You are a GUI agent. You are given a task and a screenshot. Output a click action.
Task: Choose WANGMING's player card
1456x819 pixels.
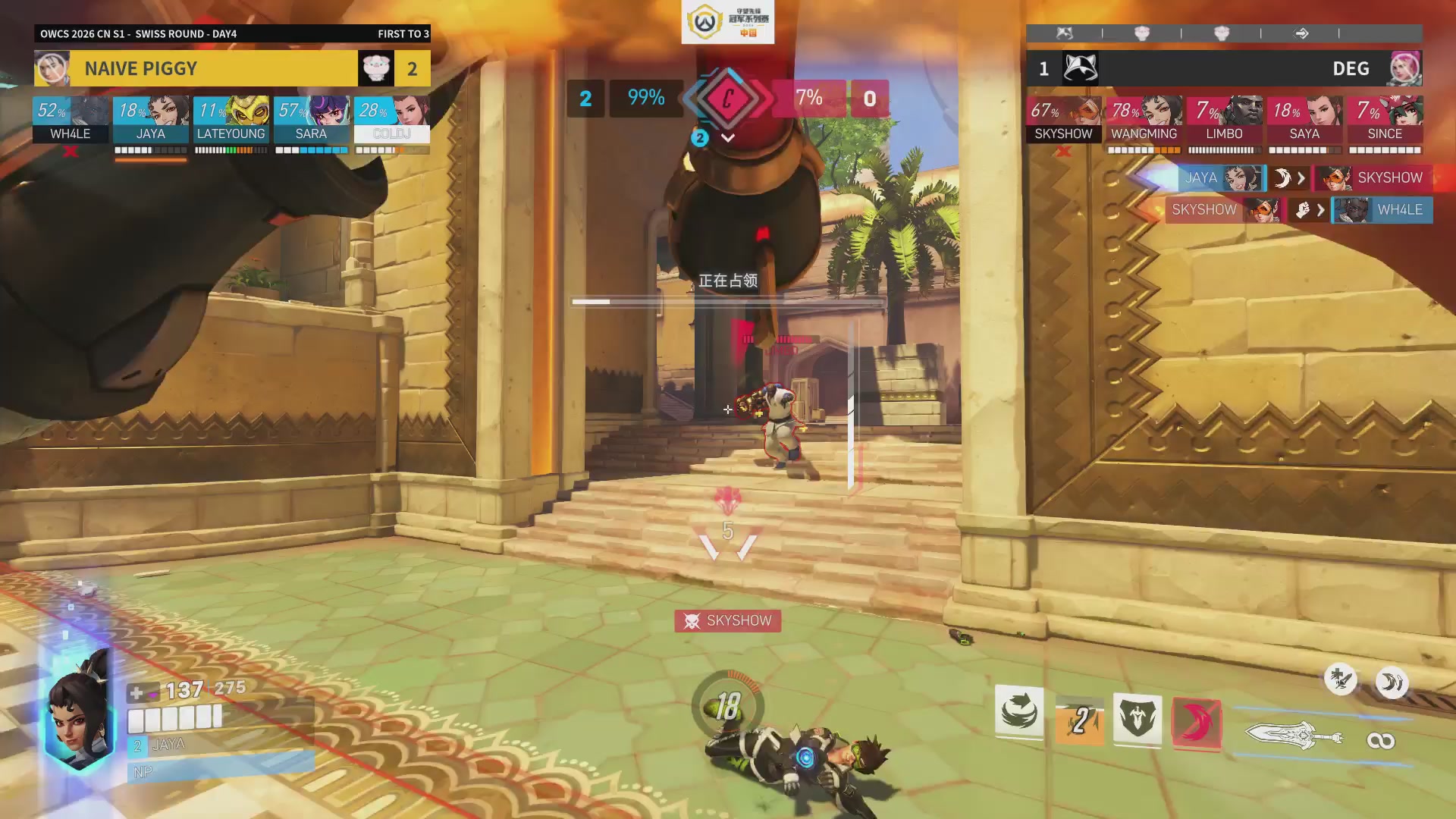[1144, 119]
